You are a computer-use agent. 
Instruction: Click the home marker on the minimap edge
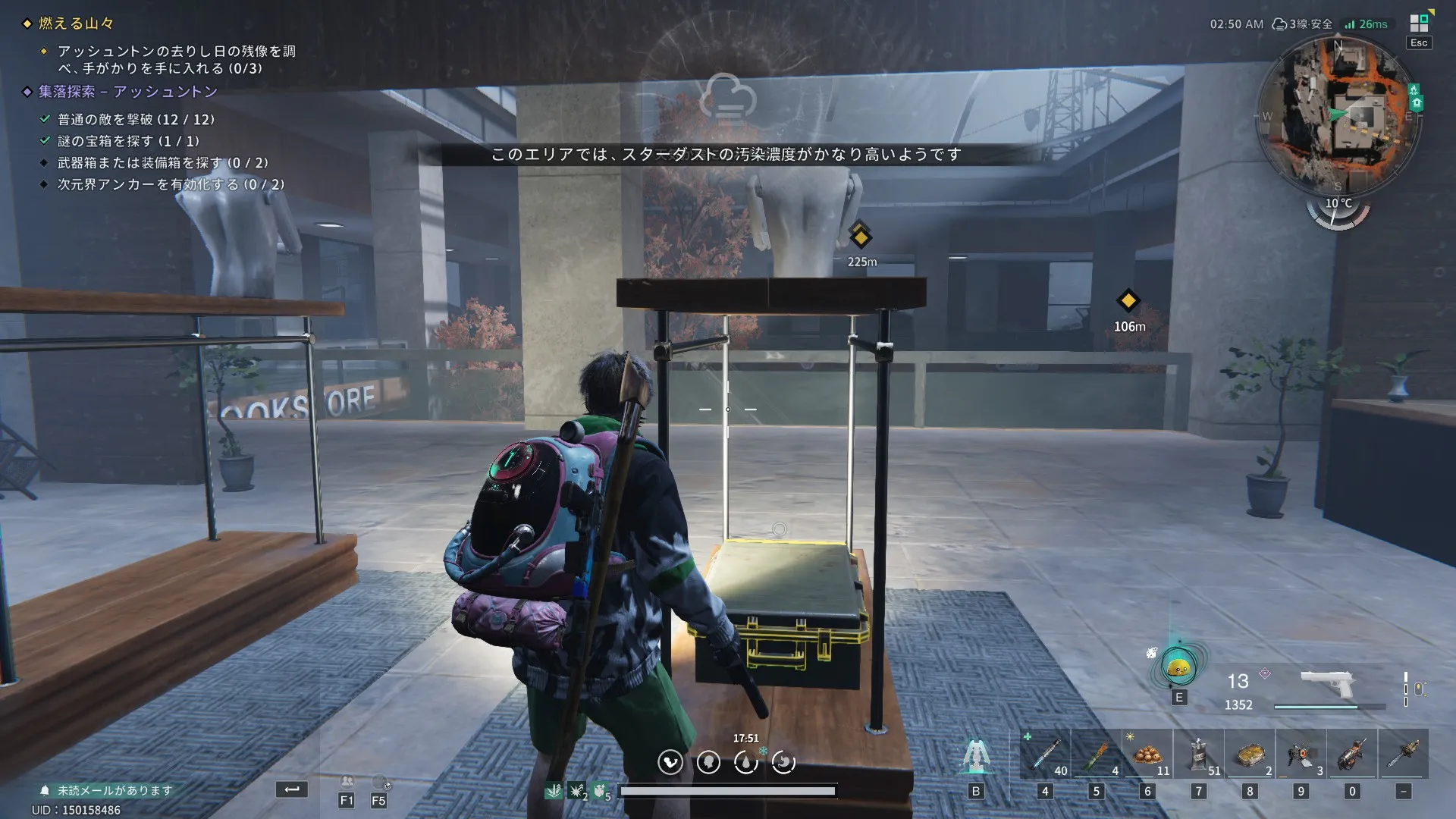coord(1417,103)
